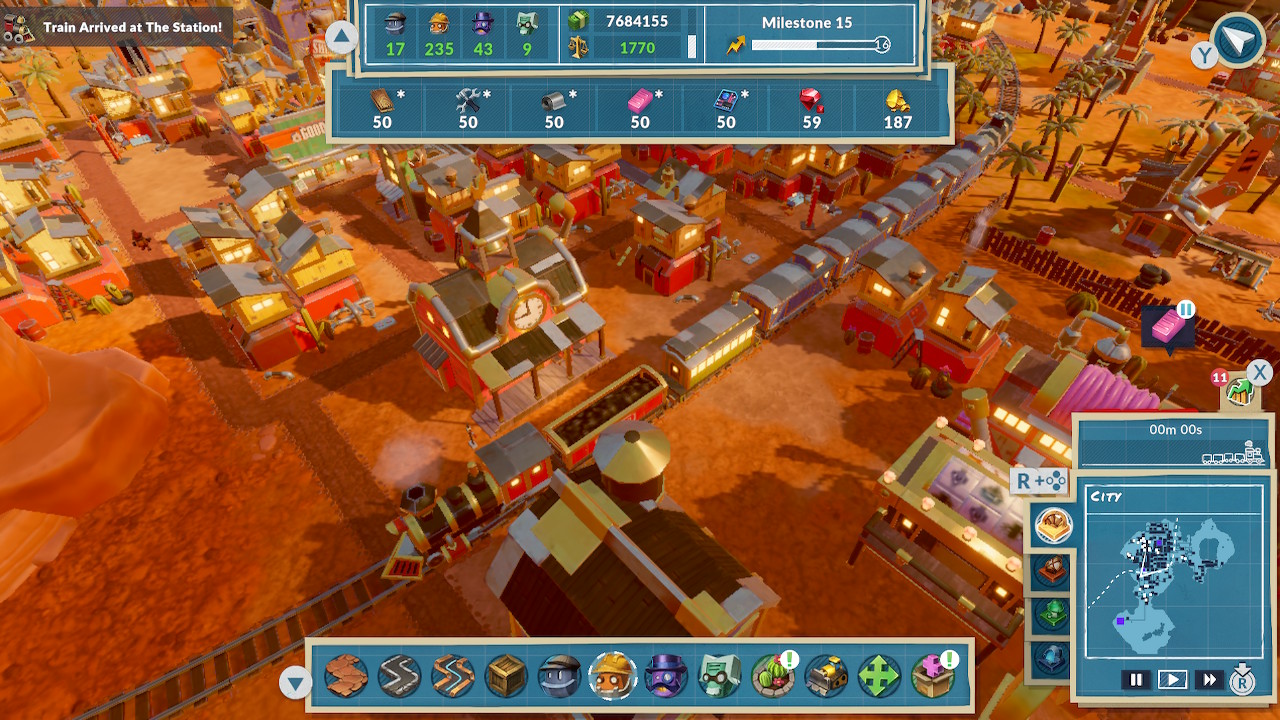The image size is (1280, 720).
Task: Collapse the bottom toolbar with the down arrow
Action: click(295, 683)
